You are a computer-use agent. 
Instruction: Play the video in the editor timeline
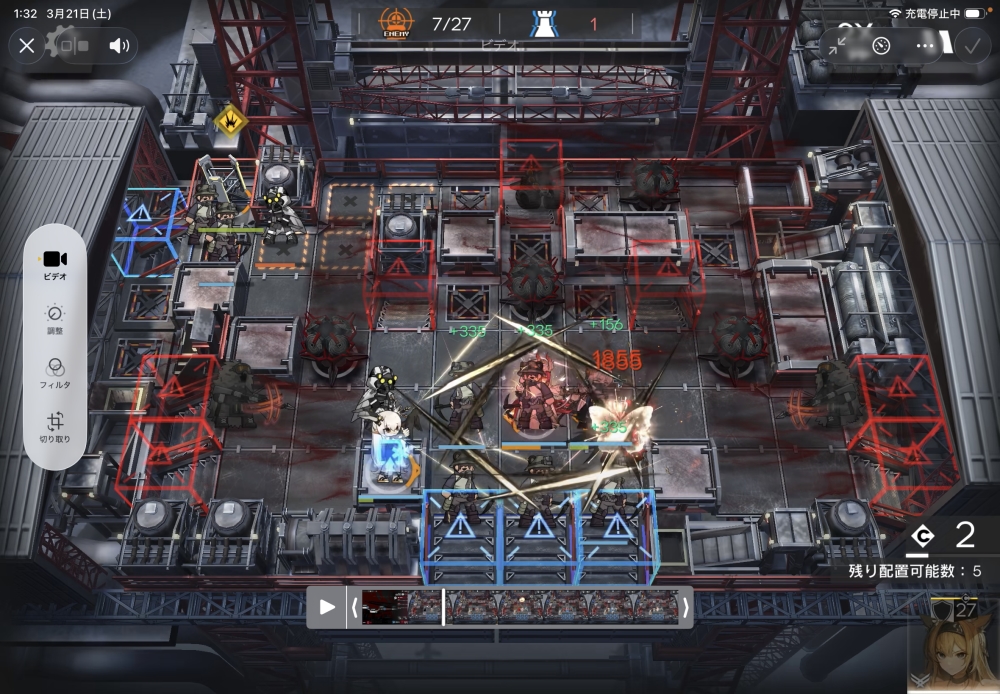pyautogui.click(x=327, y=607)
